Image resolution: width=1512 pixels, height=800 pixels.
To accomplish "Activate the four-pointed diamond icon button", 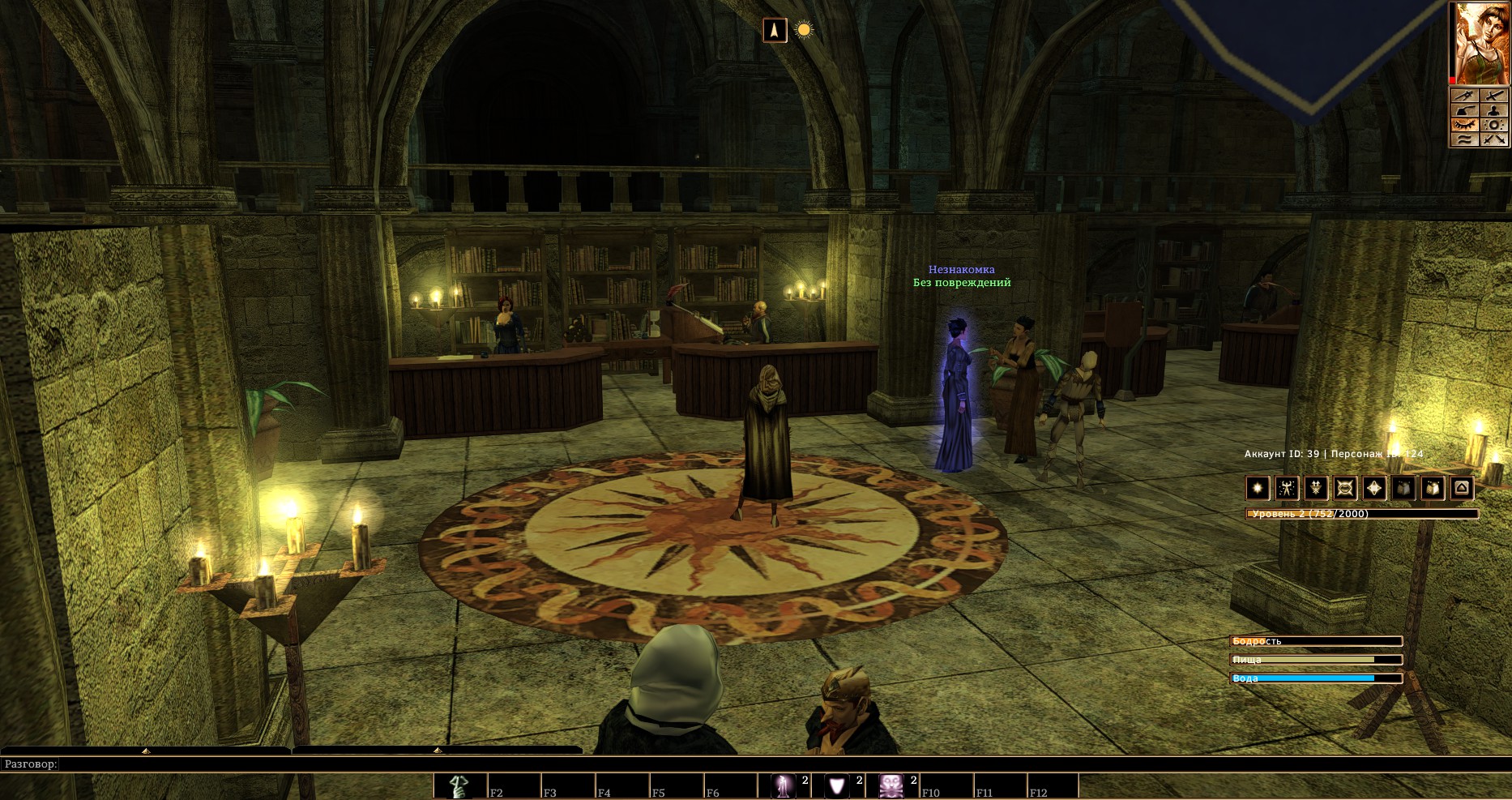I will point(1374,488).
